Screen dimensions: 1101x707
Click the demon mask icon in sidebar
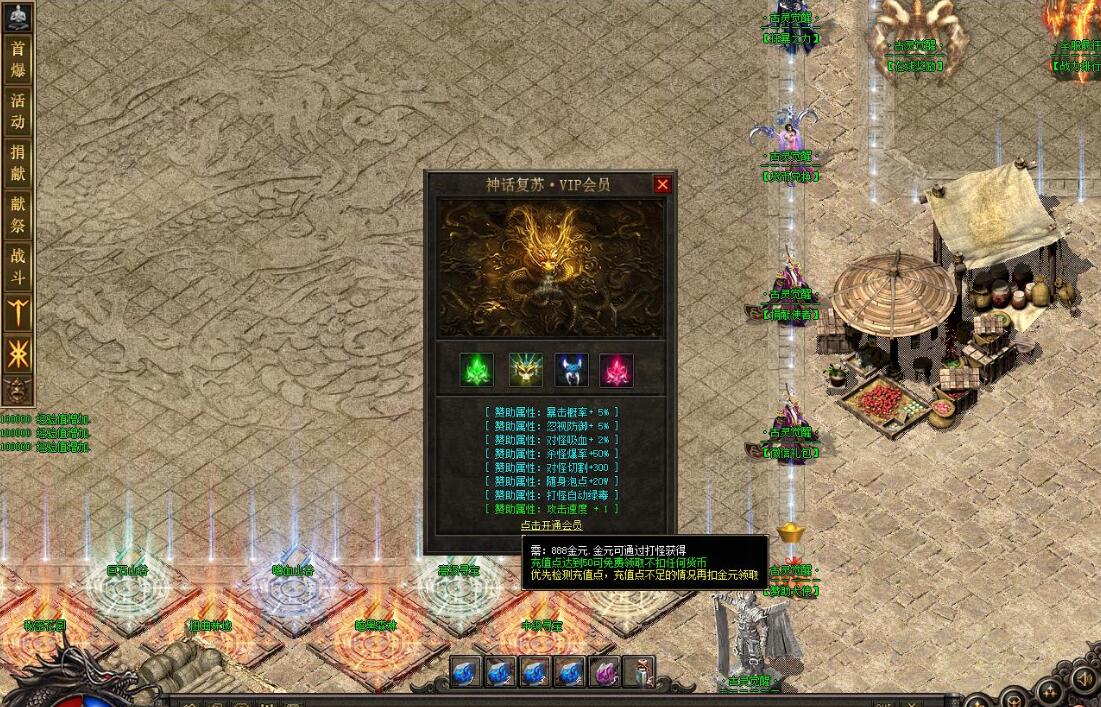click(16, 389)
